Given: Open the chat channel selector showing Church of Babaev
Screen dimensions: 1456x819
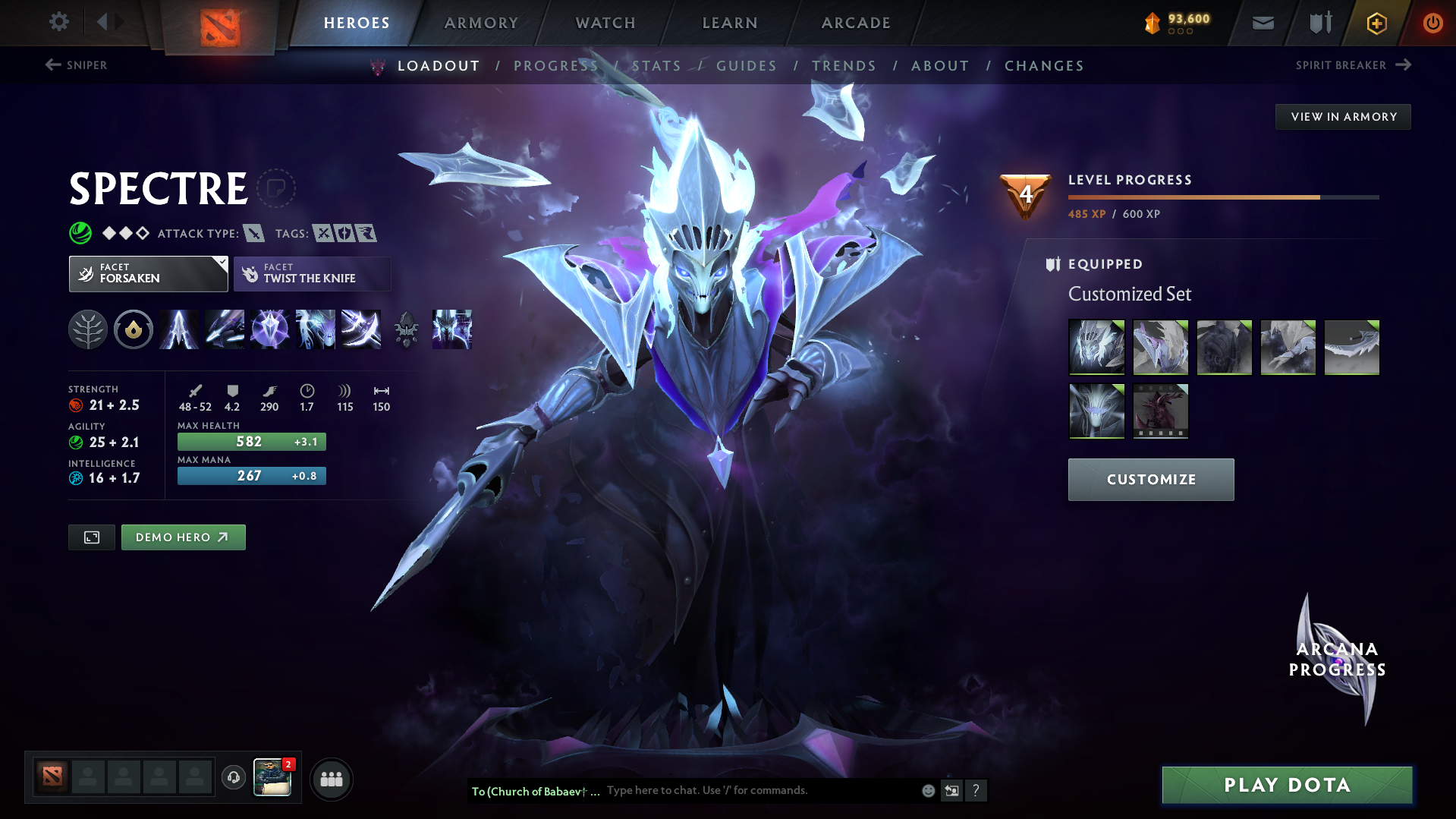Looking at the screenshot, I should click(535, 791).
